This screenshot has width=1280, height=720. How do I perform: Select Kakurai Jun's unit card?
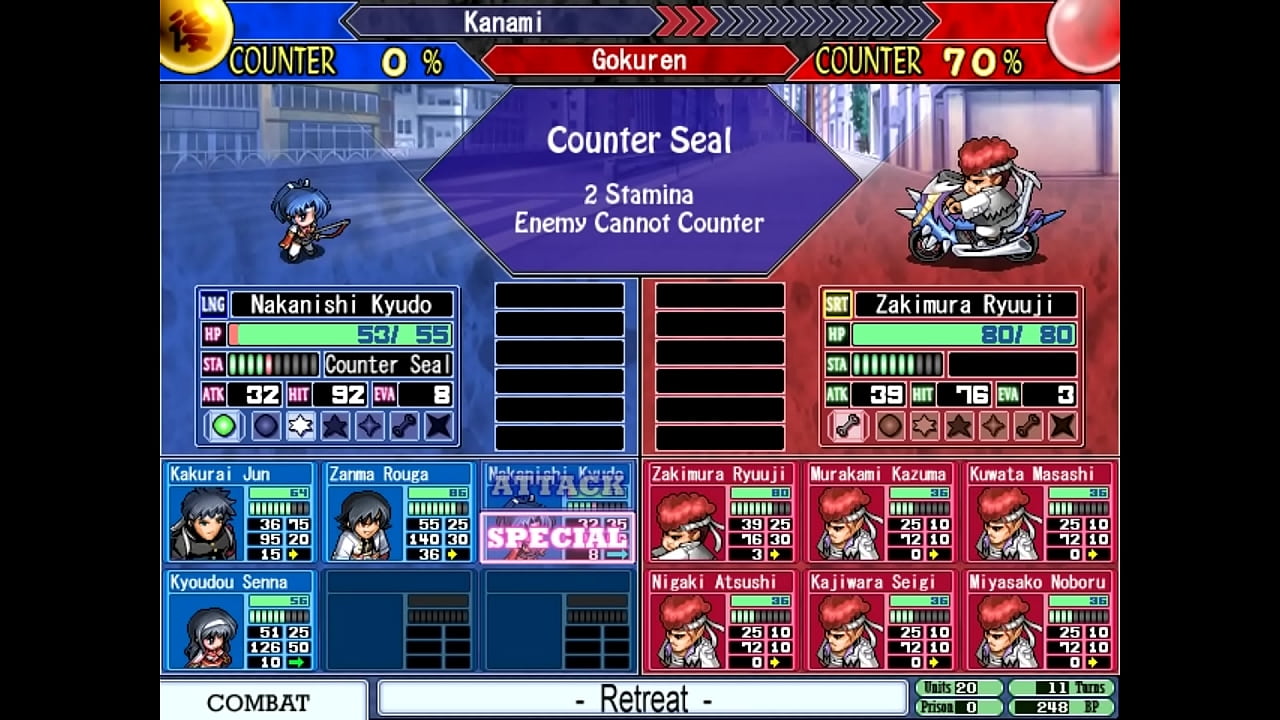click(x=240, y=512)
